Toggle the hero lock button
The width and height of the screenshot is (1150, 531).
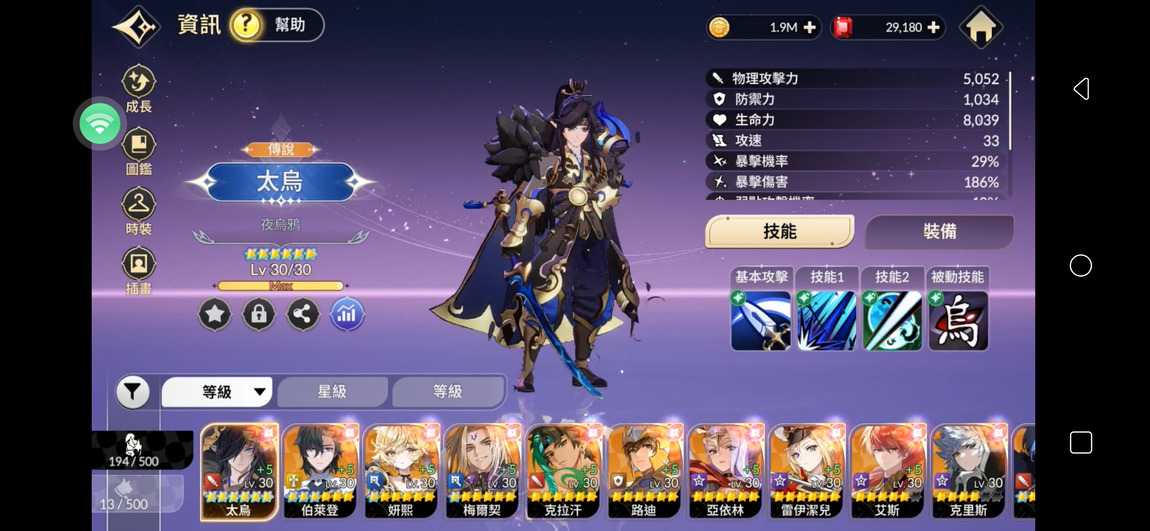(258, 315)
